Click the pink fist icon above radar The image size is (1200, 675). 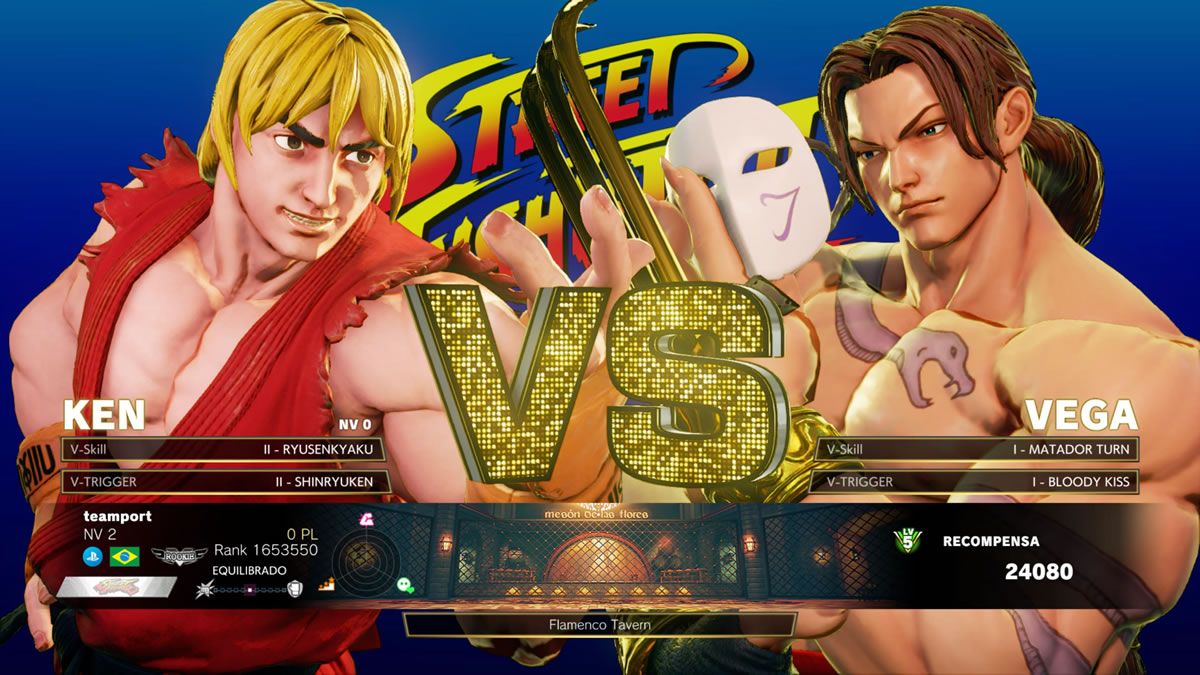tap(367, 518)
